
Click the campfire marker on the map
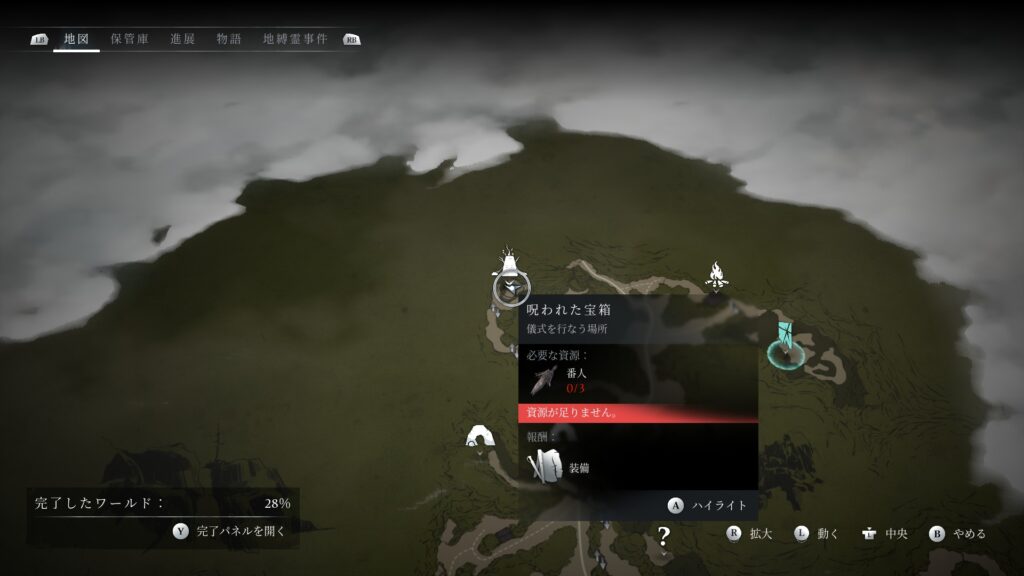click(x=716, y=274)
